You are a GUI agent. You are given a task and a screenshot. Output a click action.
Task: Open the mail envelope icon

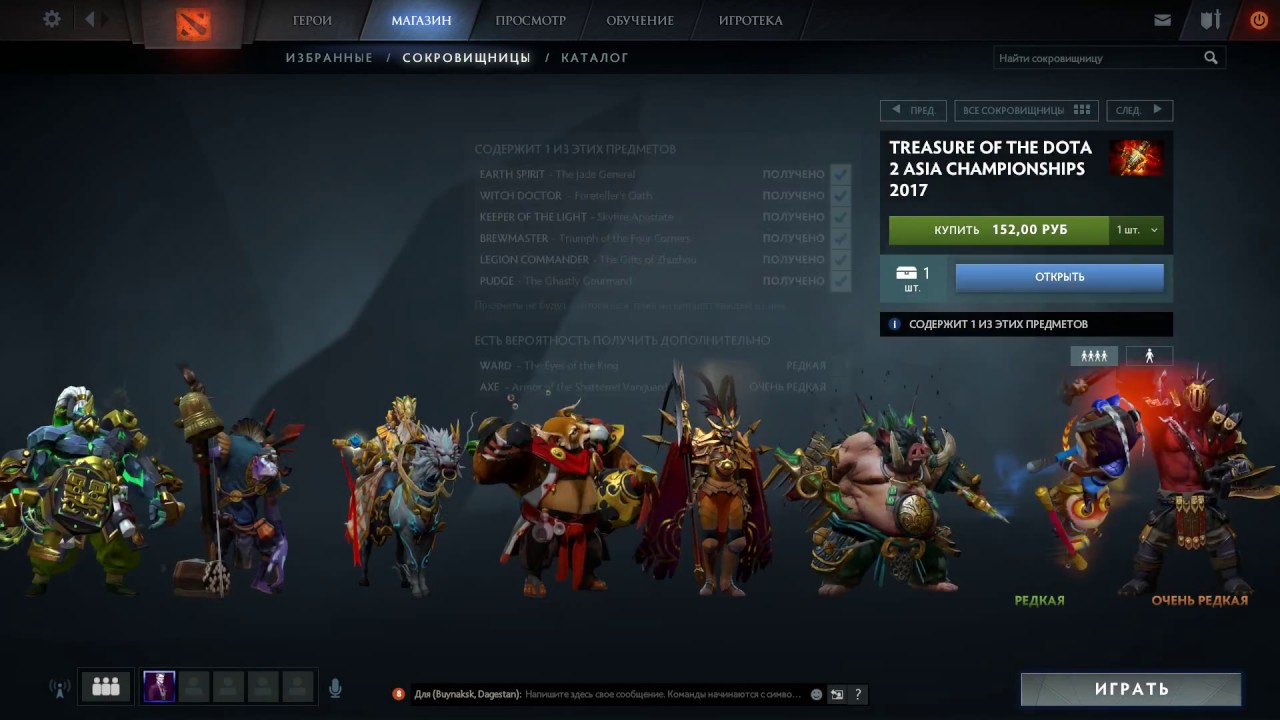click(1162, 20)
